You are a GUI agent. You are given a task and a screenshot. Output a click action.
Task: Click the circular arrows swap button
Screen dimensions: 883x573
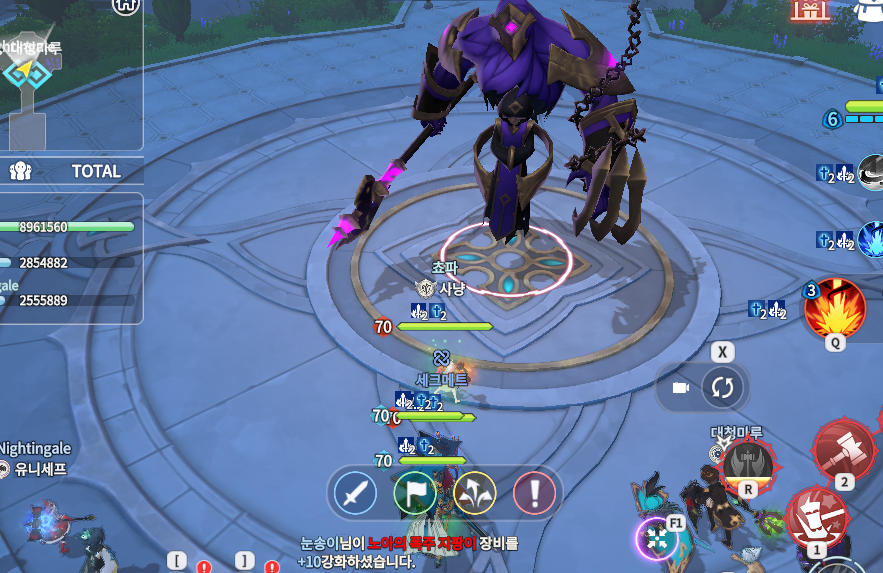pos(722,388)
